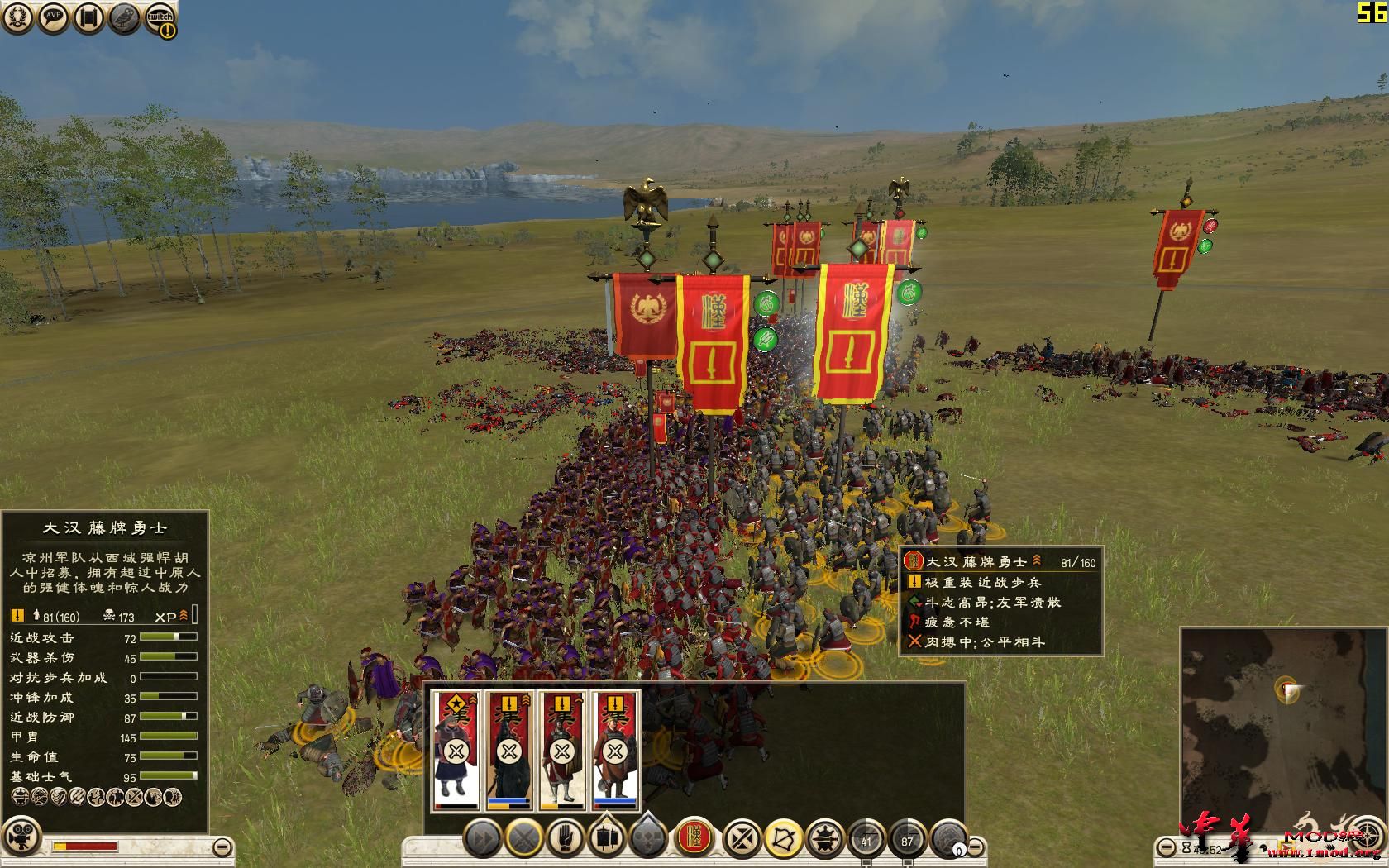Image resolution: width=1389 pixels, height=868 pixels.
Task: Open the AVE chat bubble
Action: click(x=55, y=18)
